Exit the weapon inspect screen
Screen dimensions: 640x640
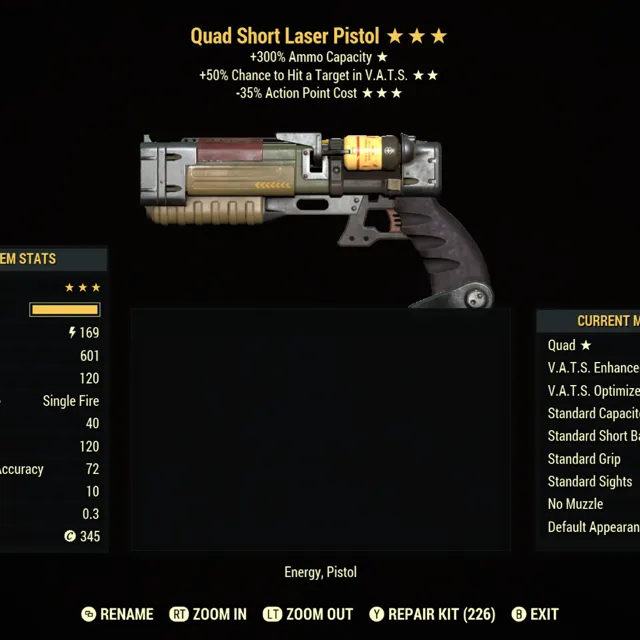coord(535,614)
